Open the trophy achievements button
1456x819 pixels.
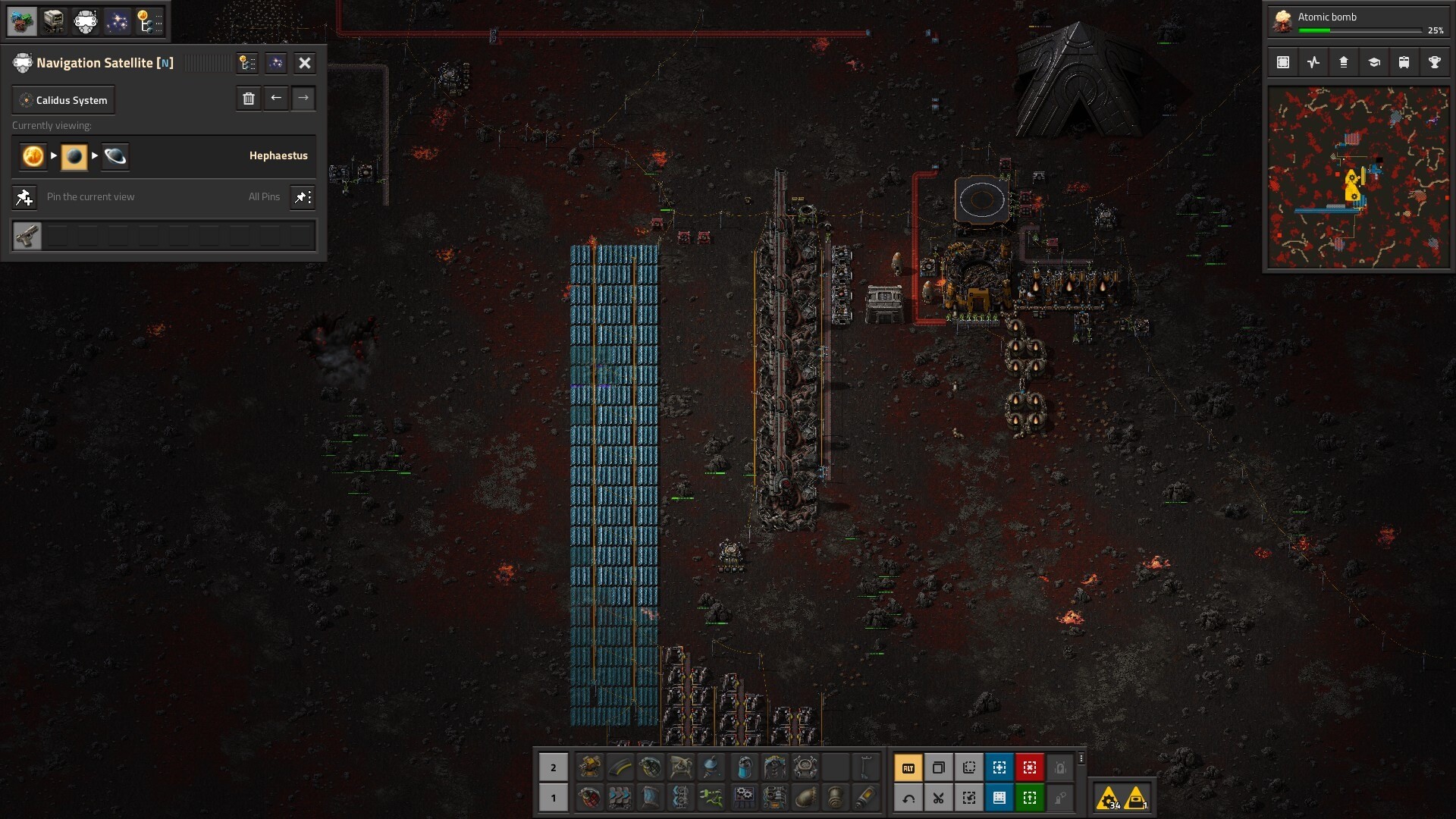1434,63
